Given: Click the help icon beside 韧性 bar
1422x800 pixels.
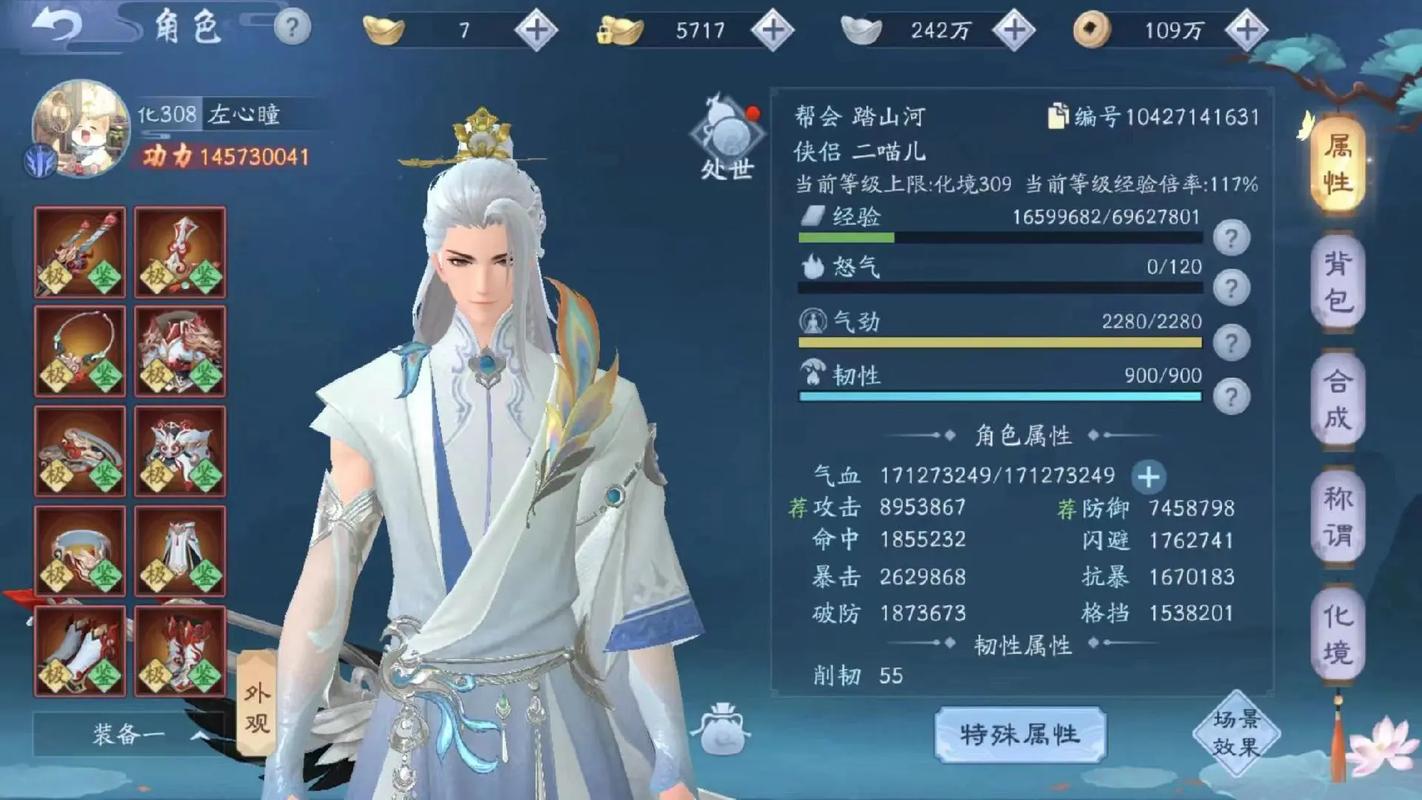Looking at the screenshot, I should pos(1230,394).
